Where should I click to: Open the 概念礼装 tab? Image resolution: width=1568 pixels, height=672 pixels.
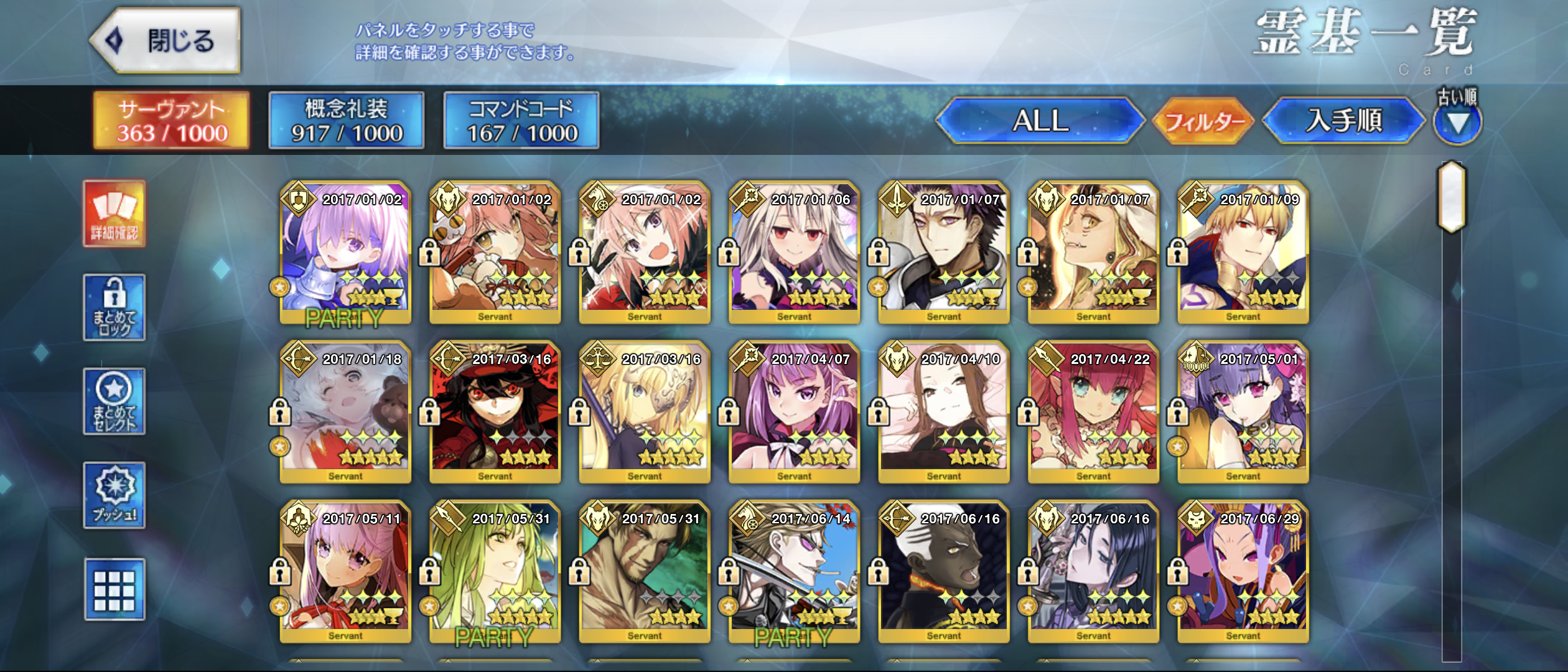pyautogui.click(x=347, y=121)
